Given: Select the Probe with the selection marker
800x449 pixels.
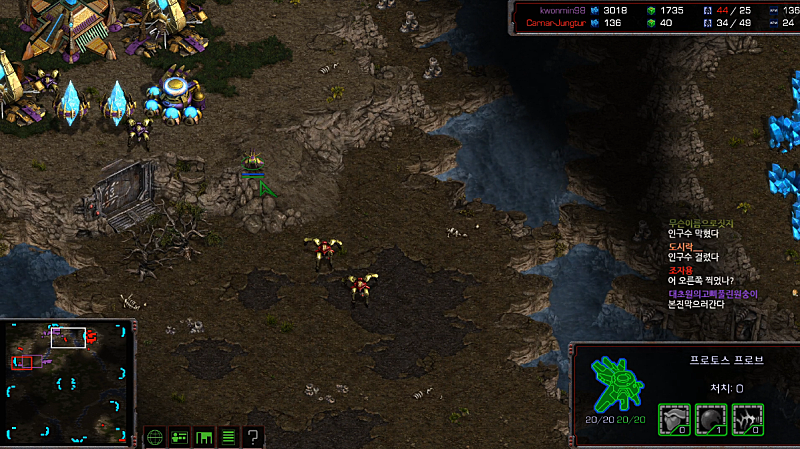Looking at the screenshot, I should [253, 162].
